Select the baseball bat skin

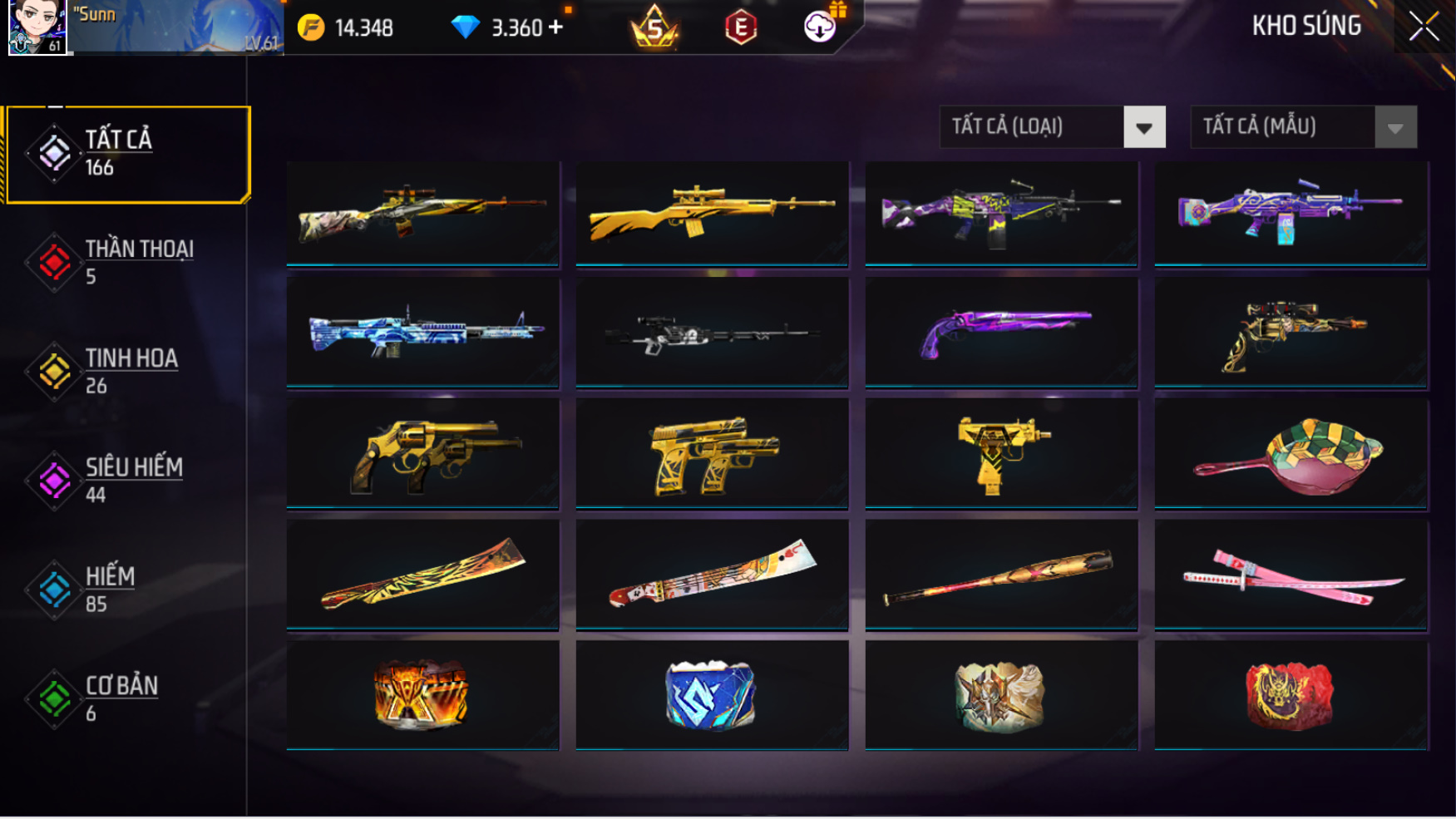point(1001,575)
